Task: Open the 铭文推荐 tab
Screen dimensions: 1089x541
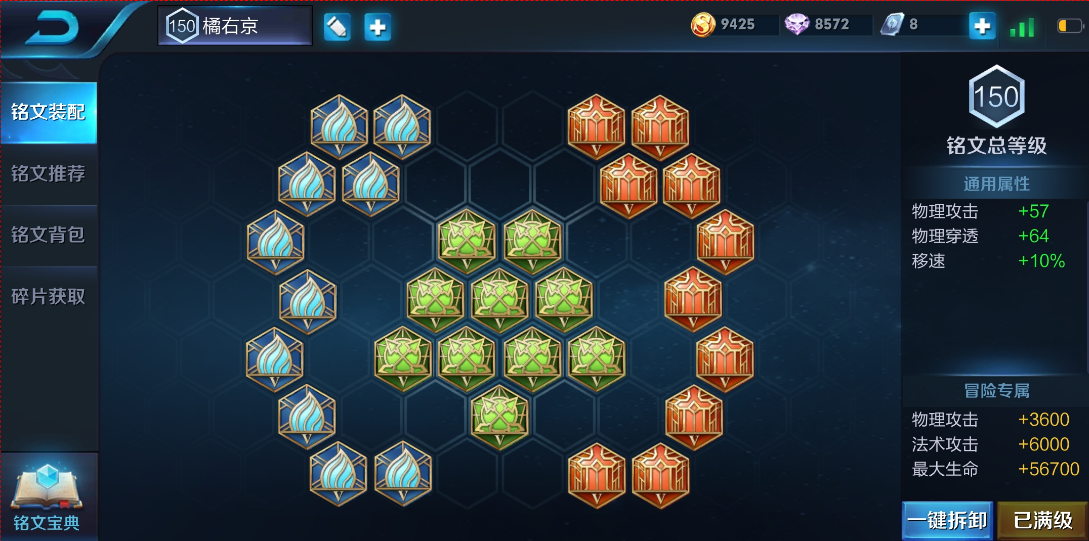Action: 48,174
